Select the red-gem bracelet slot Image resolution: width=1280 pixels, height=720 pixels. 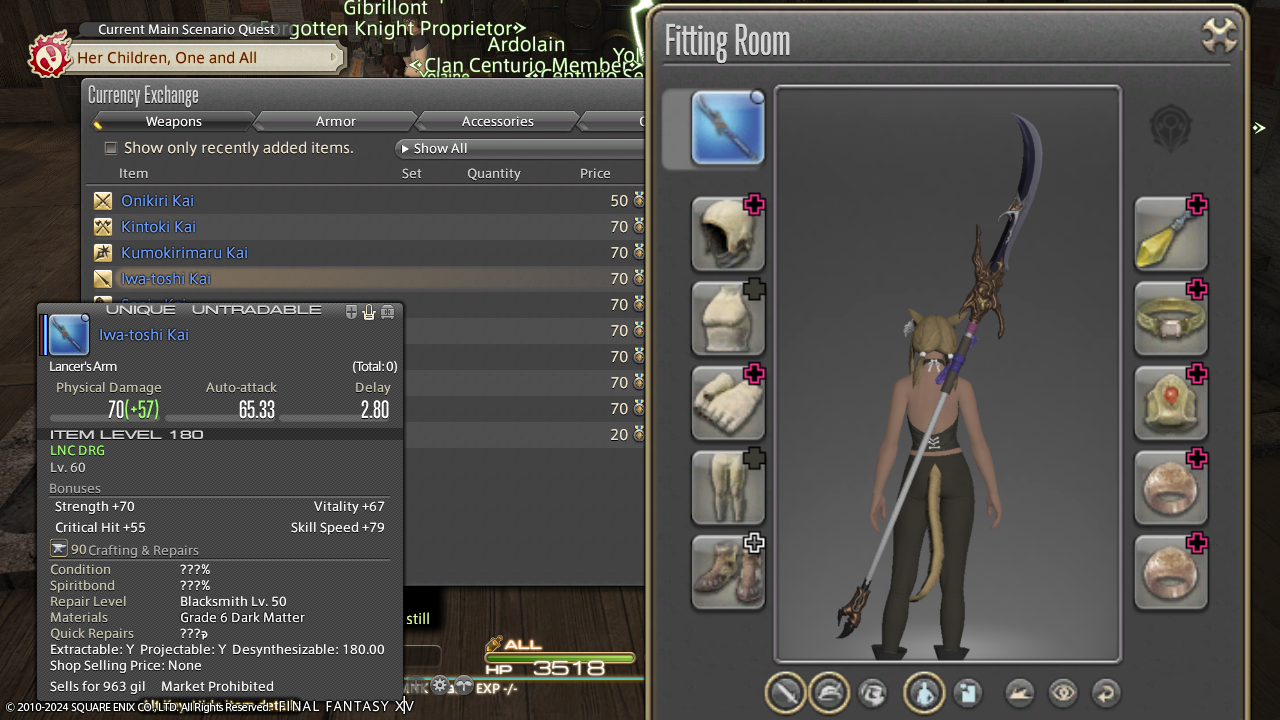(x=1170, y=402)
